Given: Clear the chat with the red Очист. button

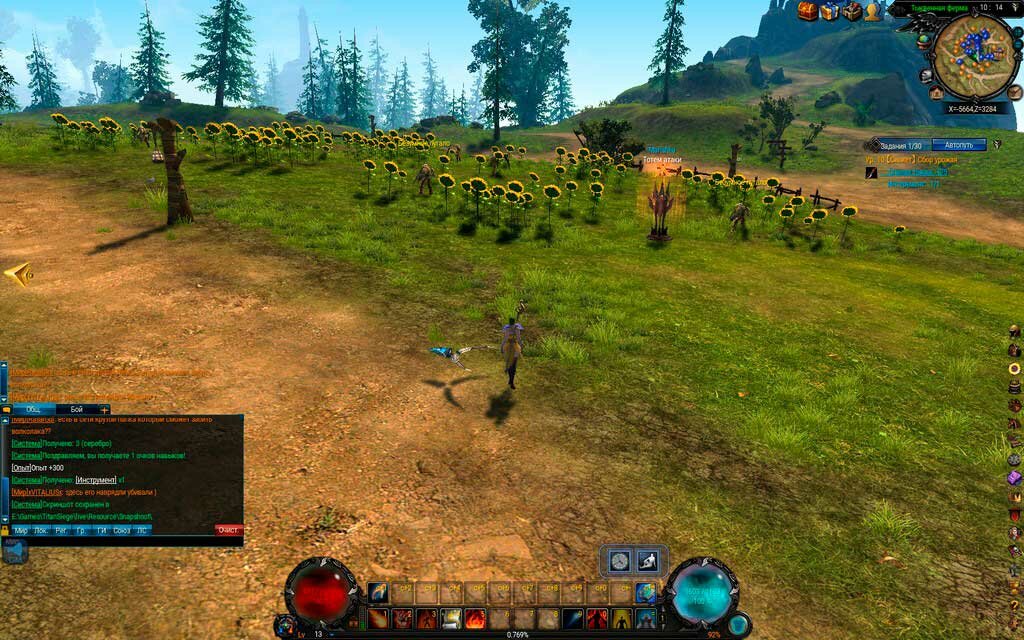Looking at the screenshot, I should [229, 530].
